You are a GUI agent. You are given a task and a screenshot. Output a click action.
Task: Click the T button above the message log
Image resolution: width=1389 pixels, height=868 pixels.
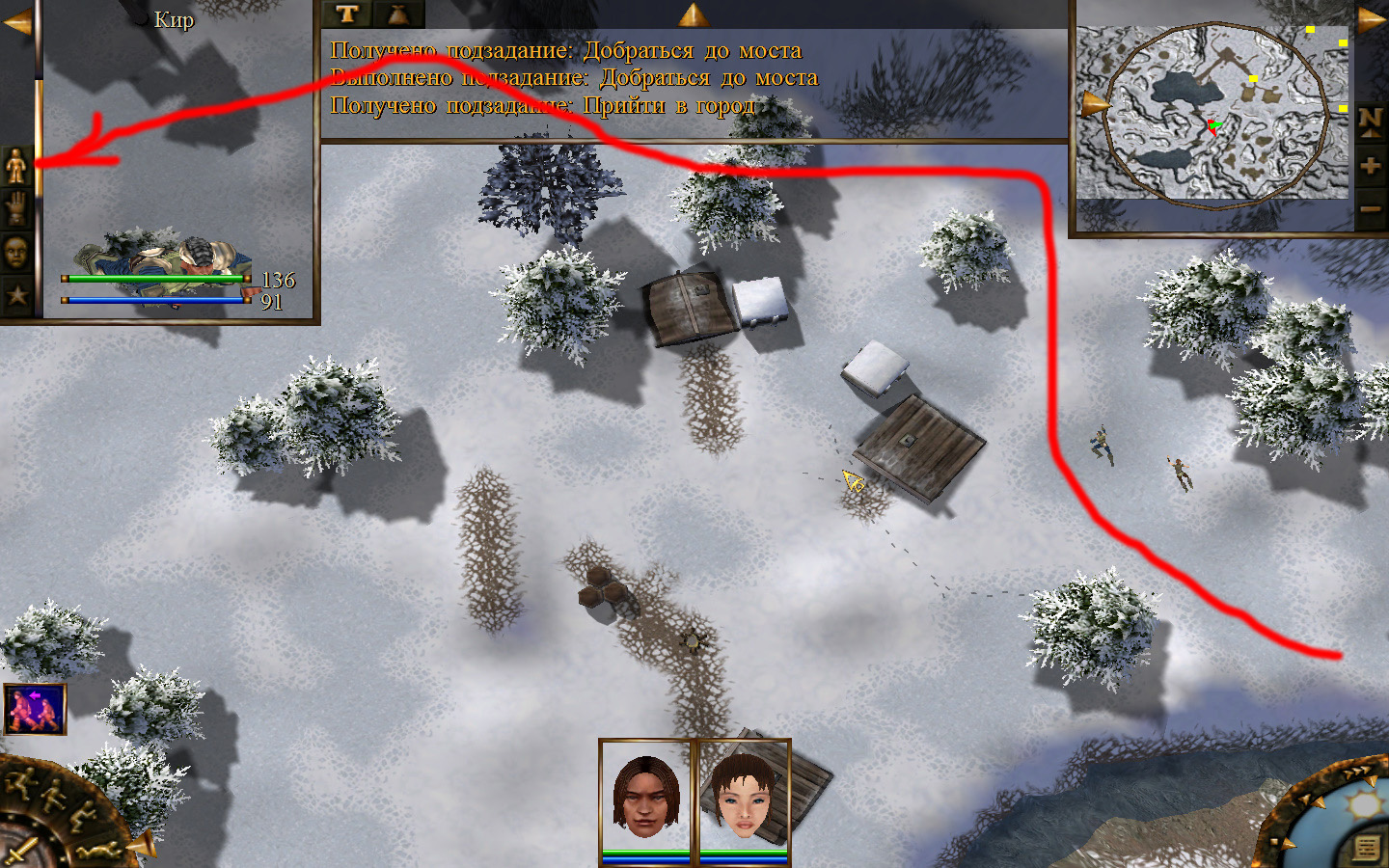coord(347,14)
